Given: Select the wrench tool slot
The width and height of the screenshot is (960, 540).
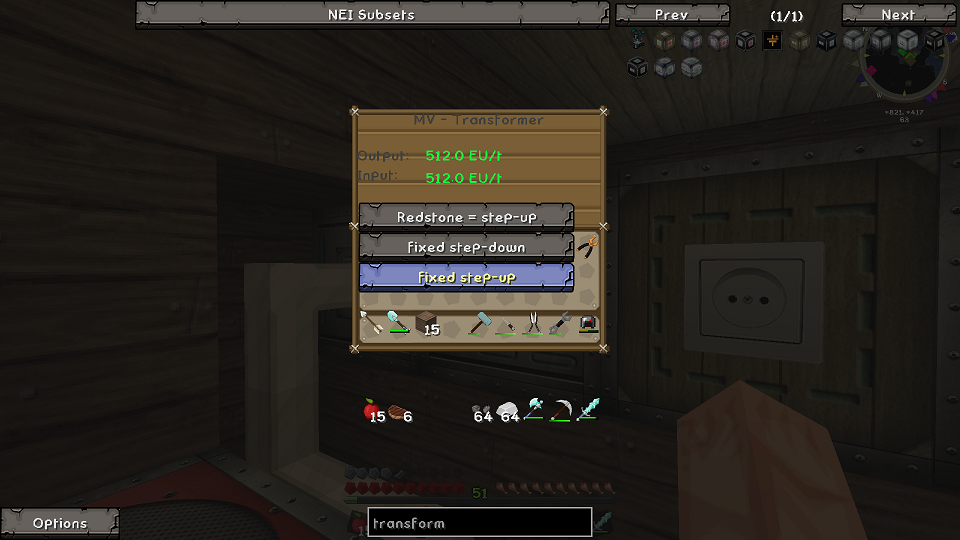Looking at the screenshot, I should [x=561, y=323].
